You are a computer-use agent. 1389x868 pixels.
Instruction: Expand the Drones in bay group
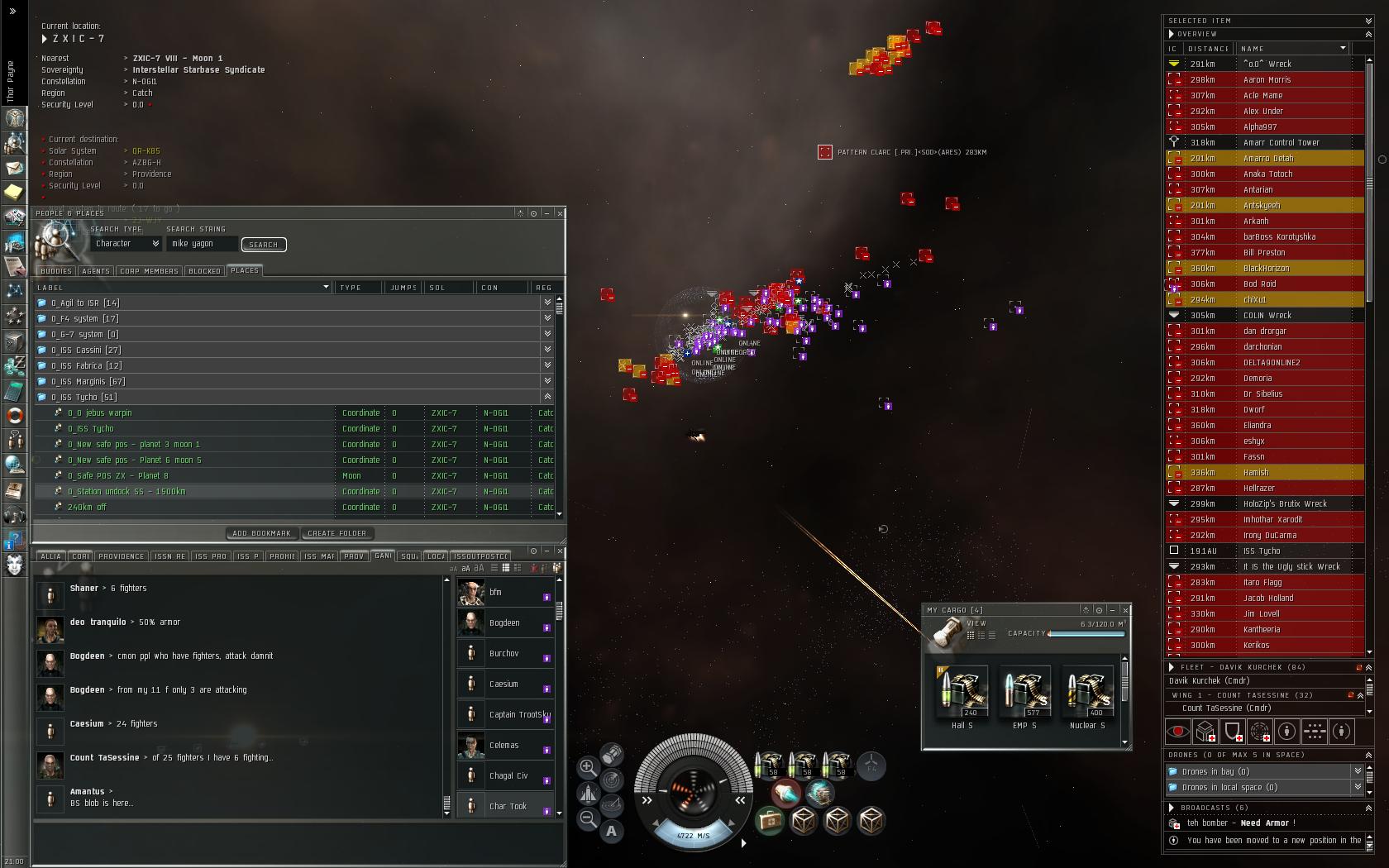(x=1358, y=771)
